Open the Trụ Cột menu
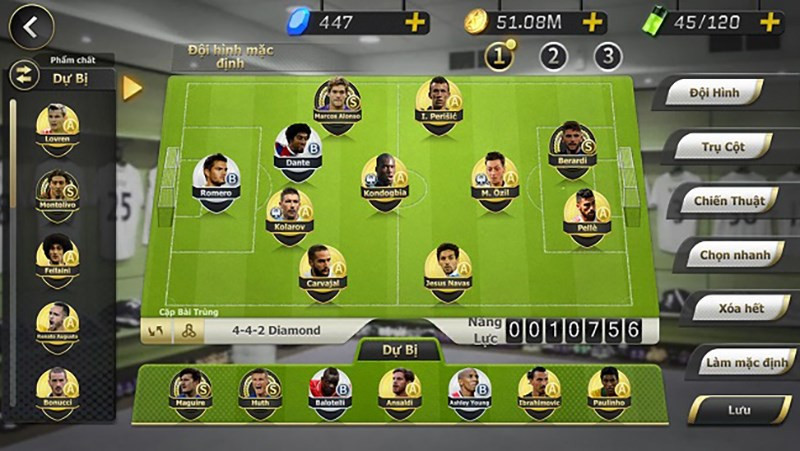Viewport: 800px width, 451px height. pyautogui.click(x=722, y=146)
